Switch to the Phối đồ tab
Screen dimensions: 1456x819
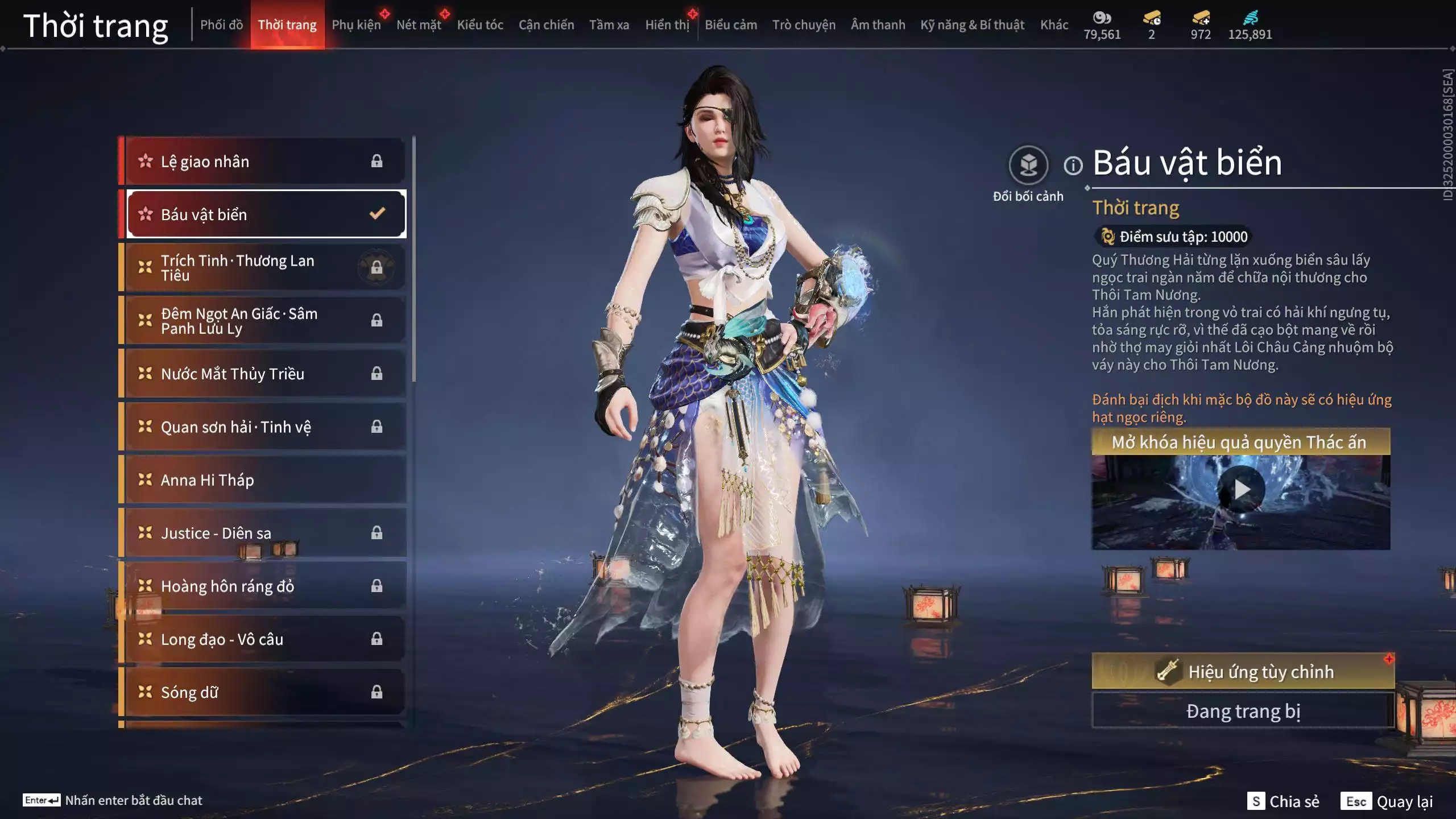pyautogui.click(x=221, y=25)
